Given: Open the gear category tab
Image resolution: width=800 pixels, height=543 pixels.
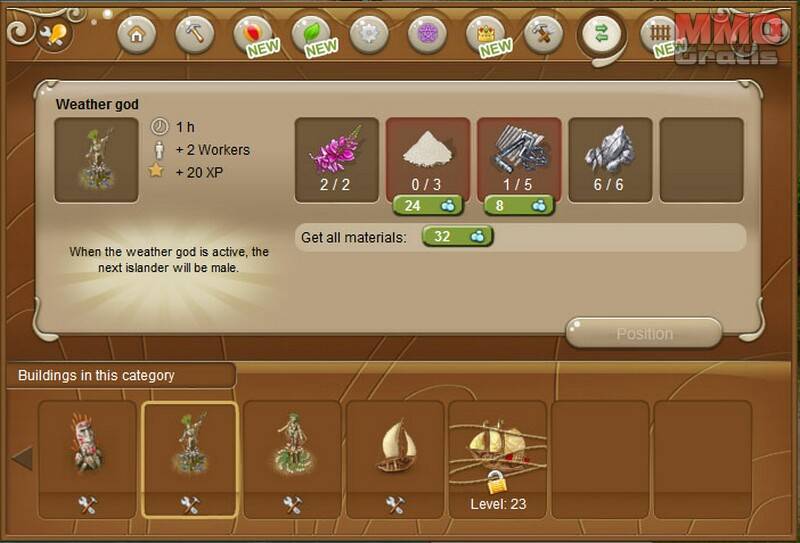Looking at the screenshot, I should 369,34.
